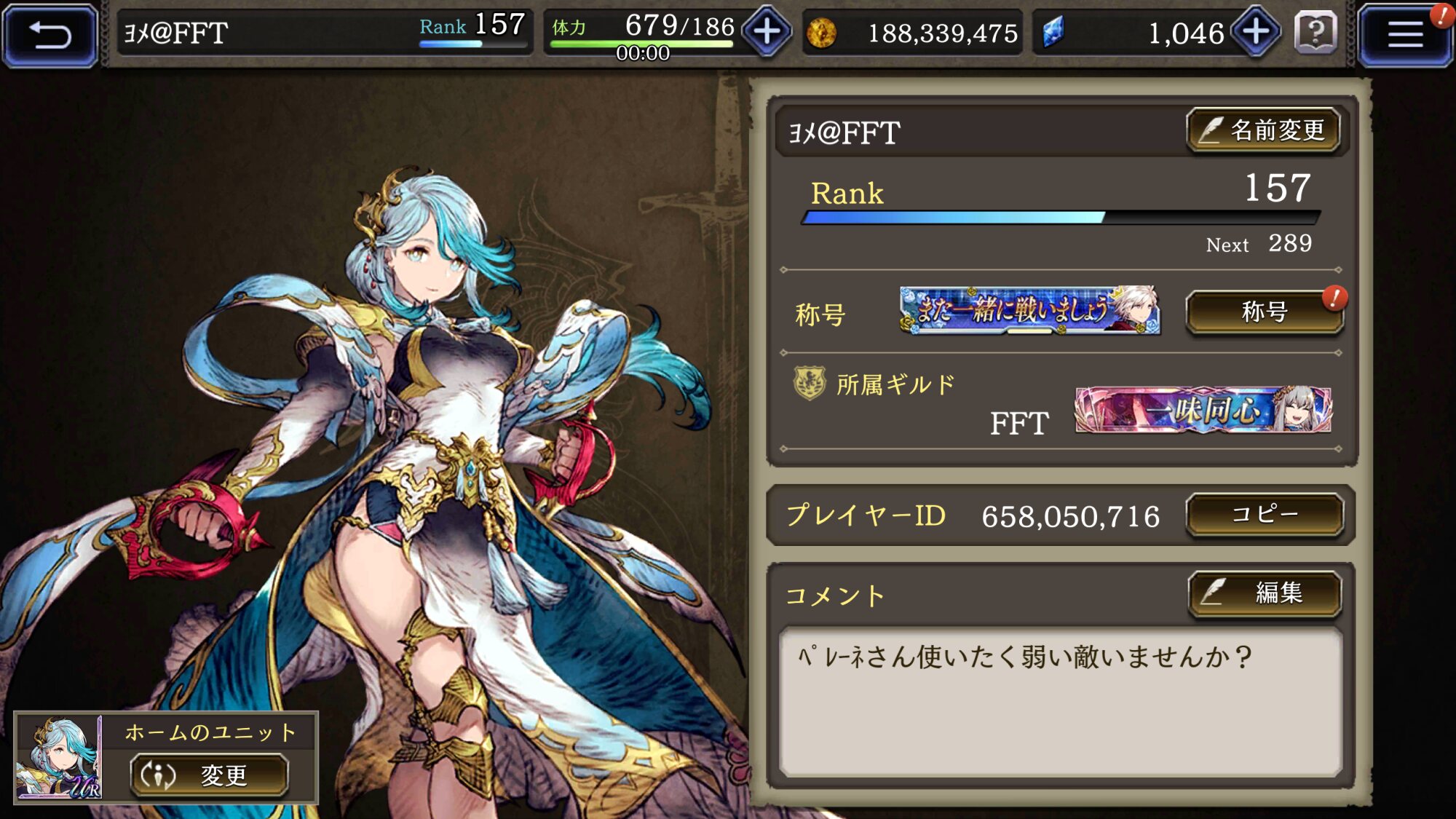Select the home unit portrait thumbnail
The image size is (1456, 819).
(59, 757)
